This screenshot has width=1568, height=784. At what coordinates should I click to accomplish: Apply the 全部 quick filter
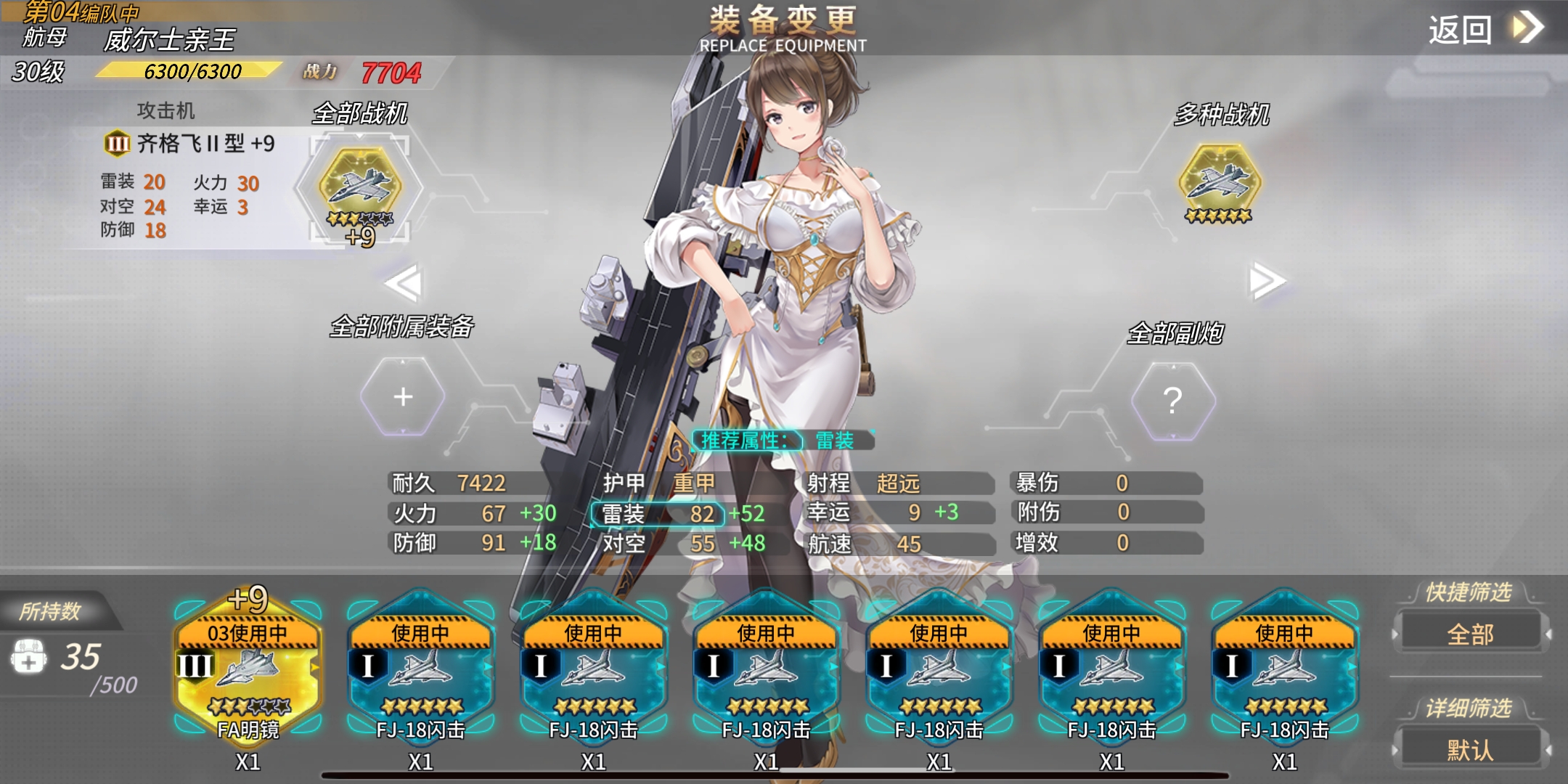tap(1470, 634)
